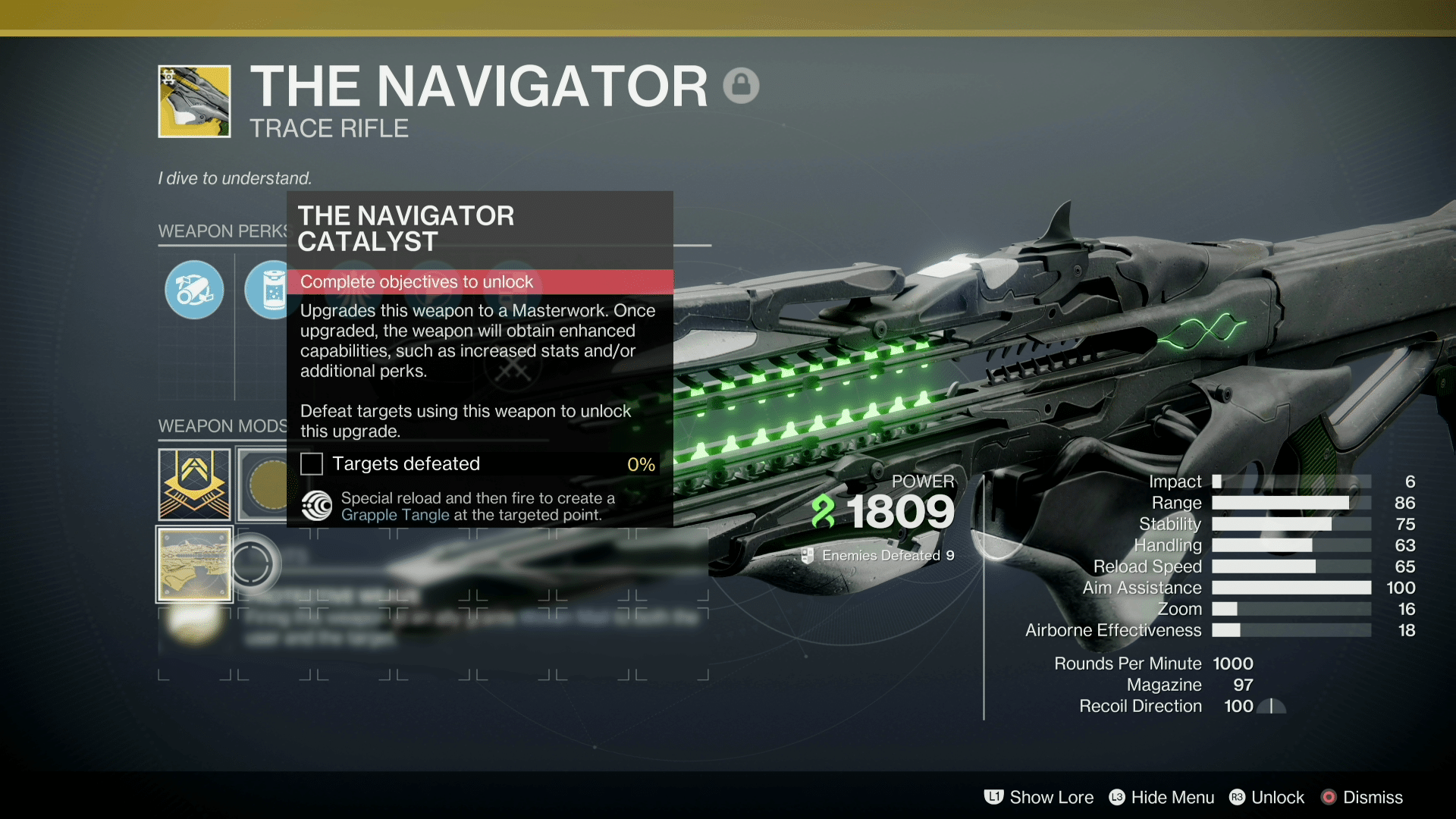
Task: Click the Aim Assistance stat bar
Action: click(x=1289, y=588)
